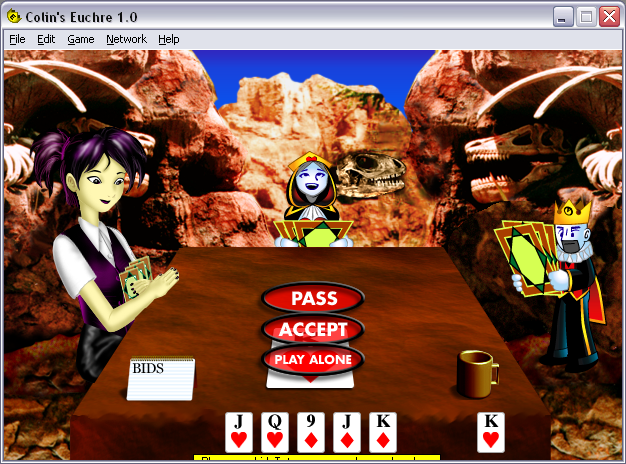The height and width of the screenshot is (464, 626).
Task: Minimize the Colin's Euchre window
Action: pos(565,16)
